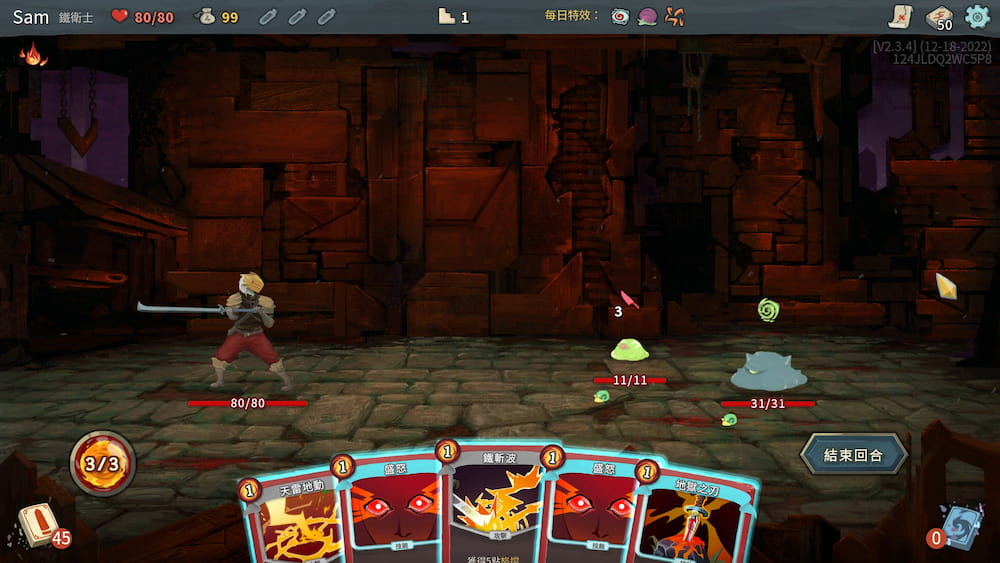View the full deck of 50 cards

[938, 17]
